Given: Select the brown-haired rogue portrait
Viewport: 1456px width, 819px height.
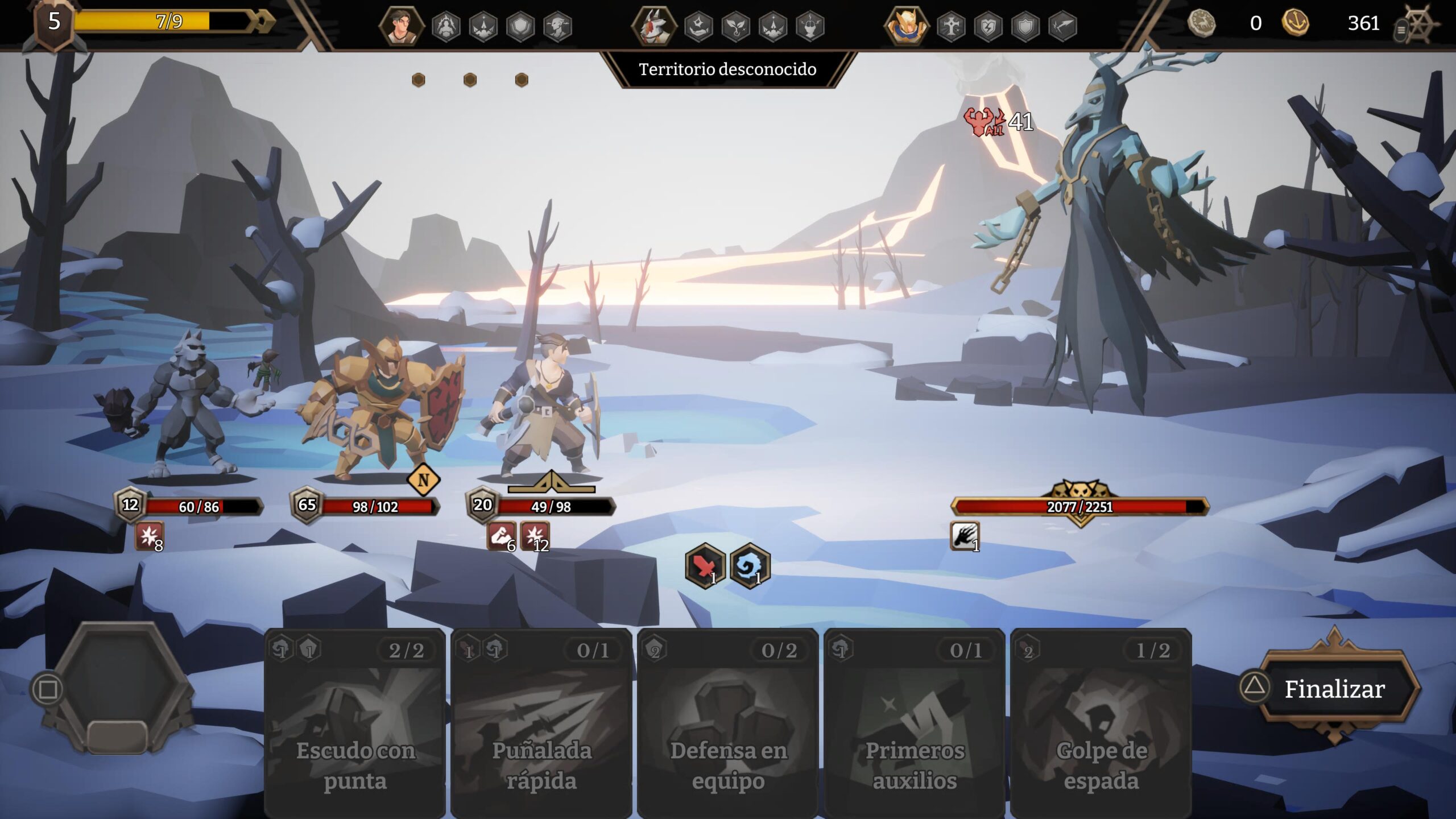Looking at the screenshot, I should pos(401,26).
